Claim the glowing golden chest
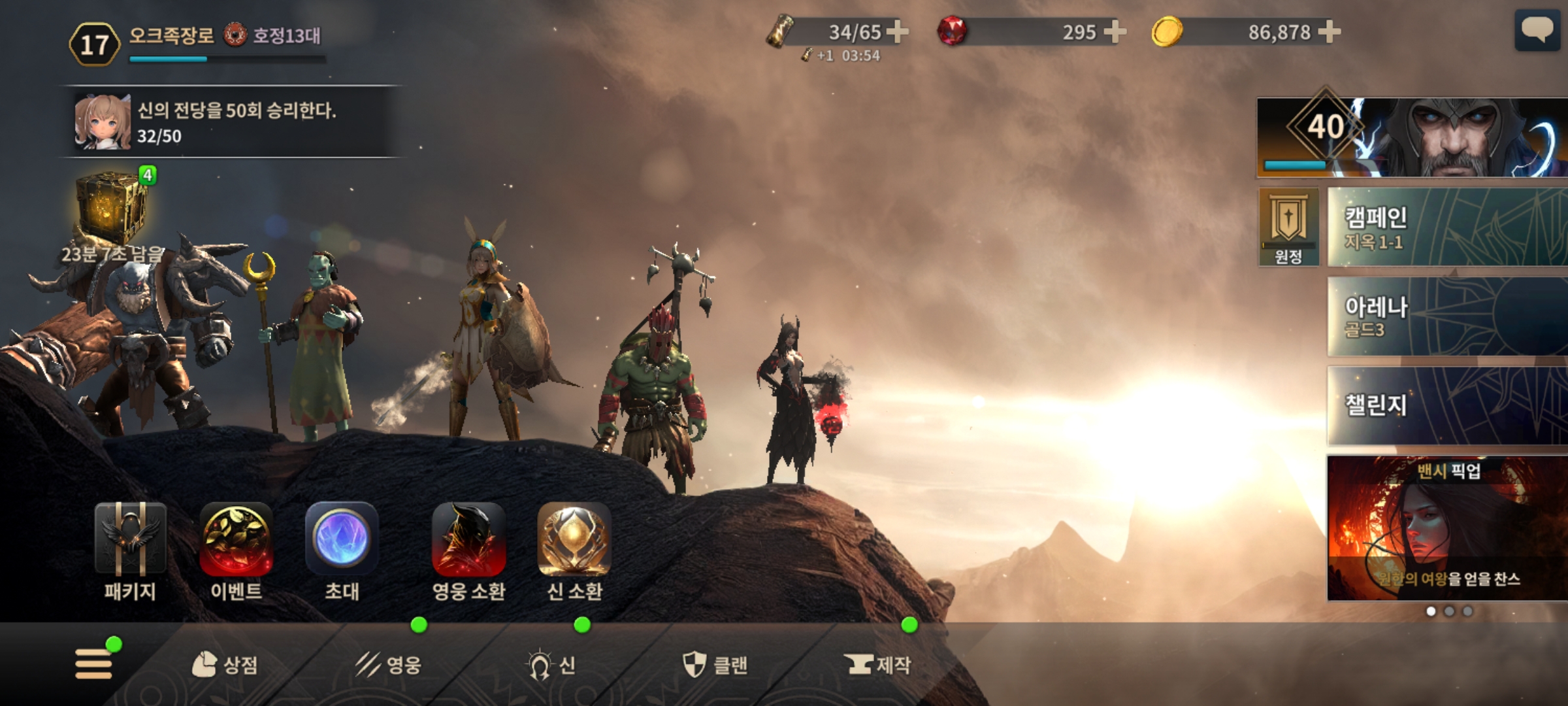 [x=112, y=208]
